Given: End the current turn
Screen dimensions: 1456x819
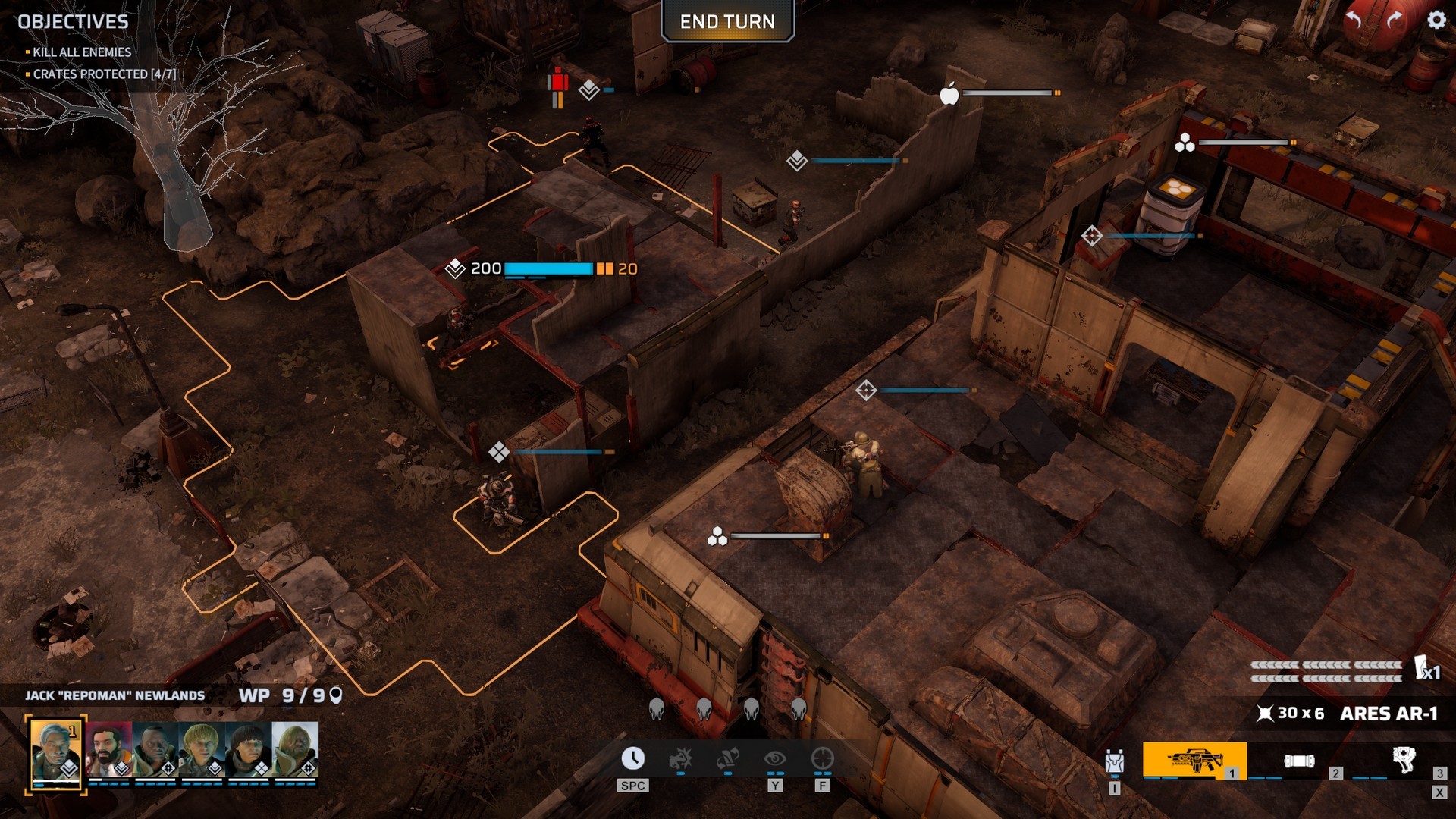Looking at the screenshot, I should click(x=727, y=22).
